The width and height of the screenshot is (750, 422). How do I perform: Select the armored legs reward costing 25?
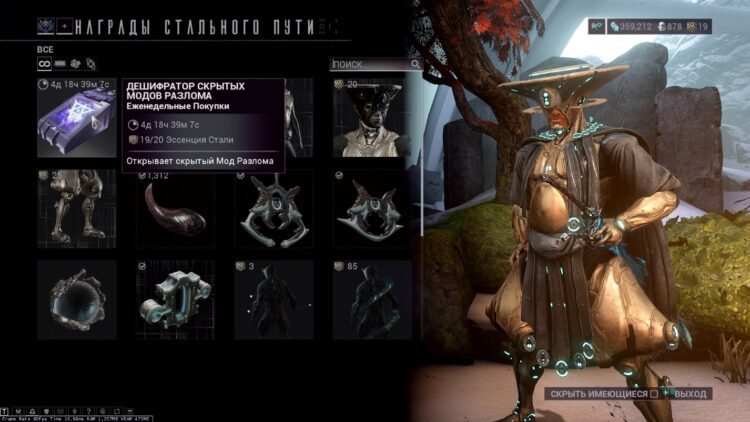76,208
